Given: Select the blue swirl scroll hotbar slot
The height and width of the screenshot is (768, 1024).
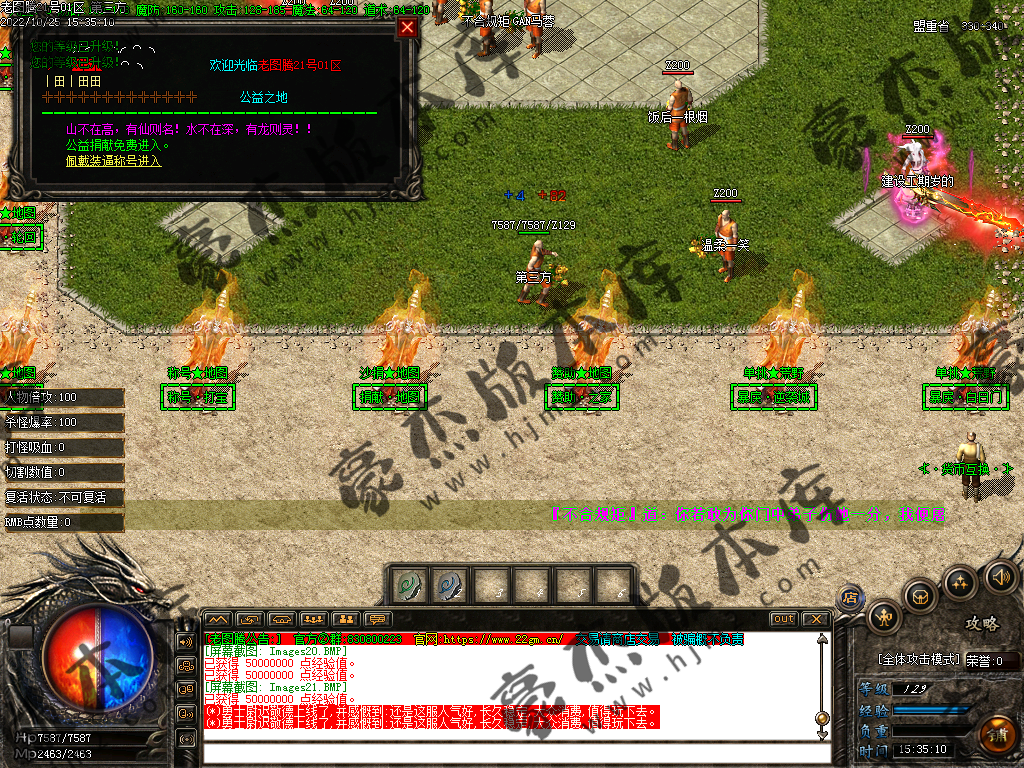Looking at the screenshot, I should coord(448,585).
